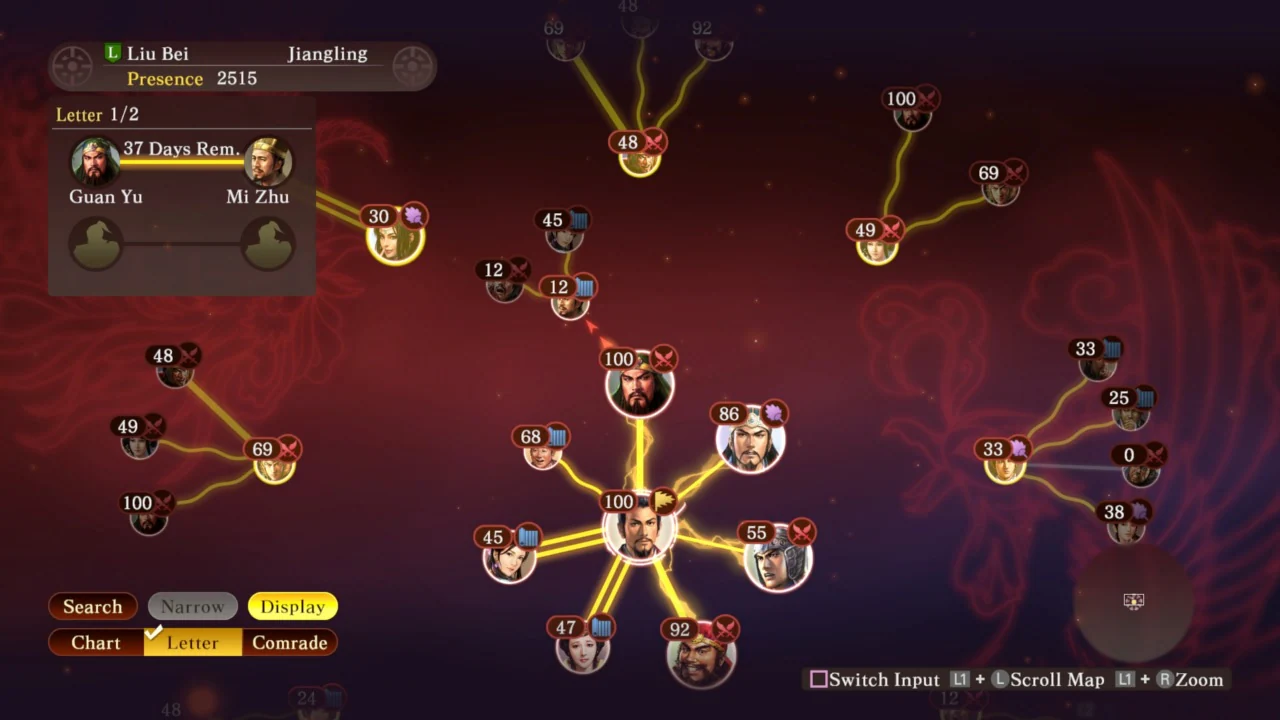Viewport: 1280px width, 720px height.
Task: Open the Comrade tab
Action: pos(290,642)
